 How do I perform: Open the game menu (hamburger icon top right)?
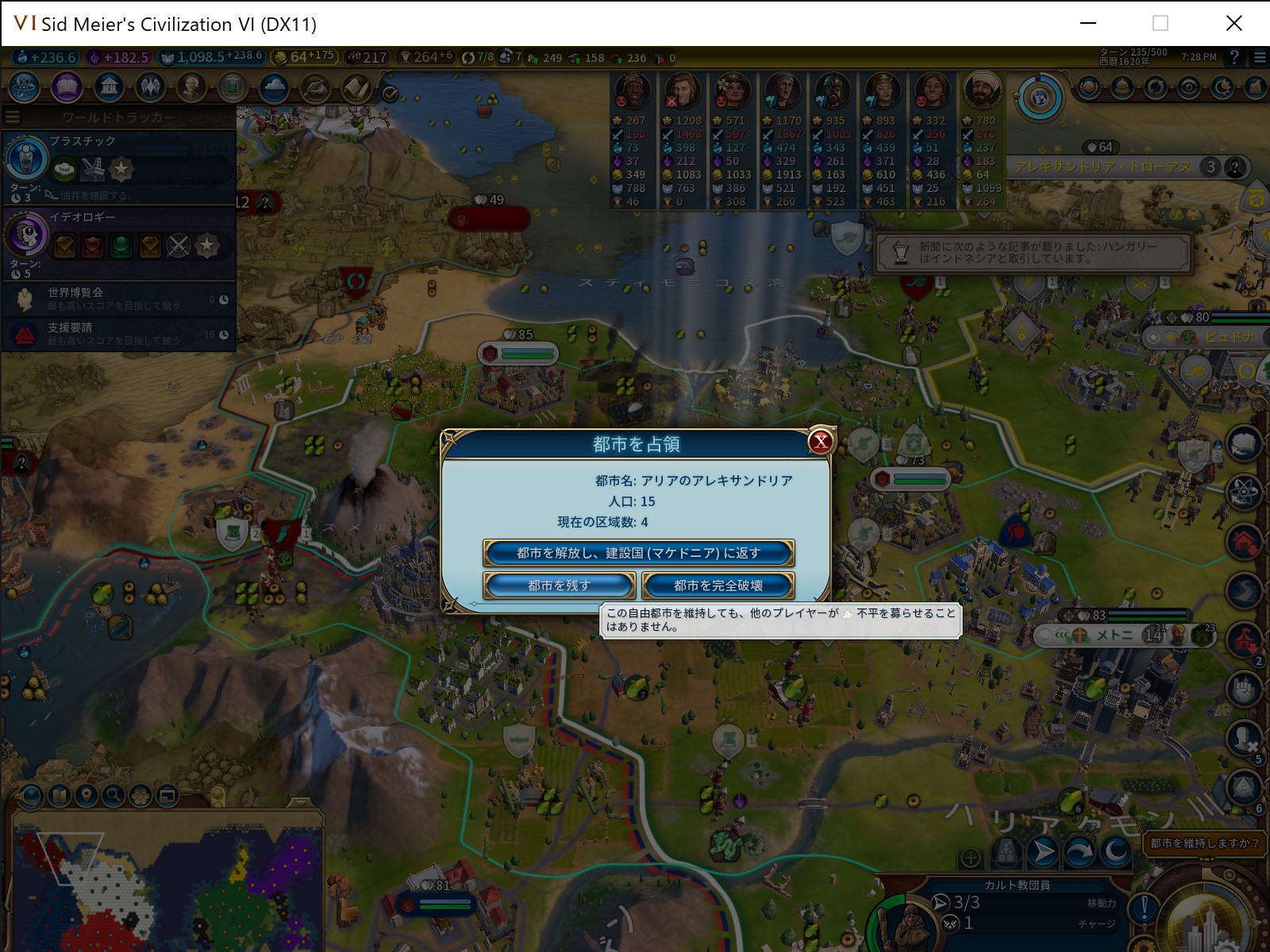tap(1259, 56)
